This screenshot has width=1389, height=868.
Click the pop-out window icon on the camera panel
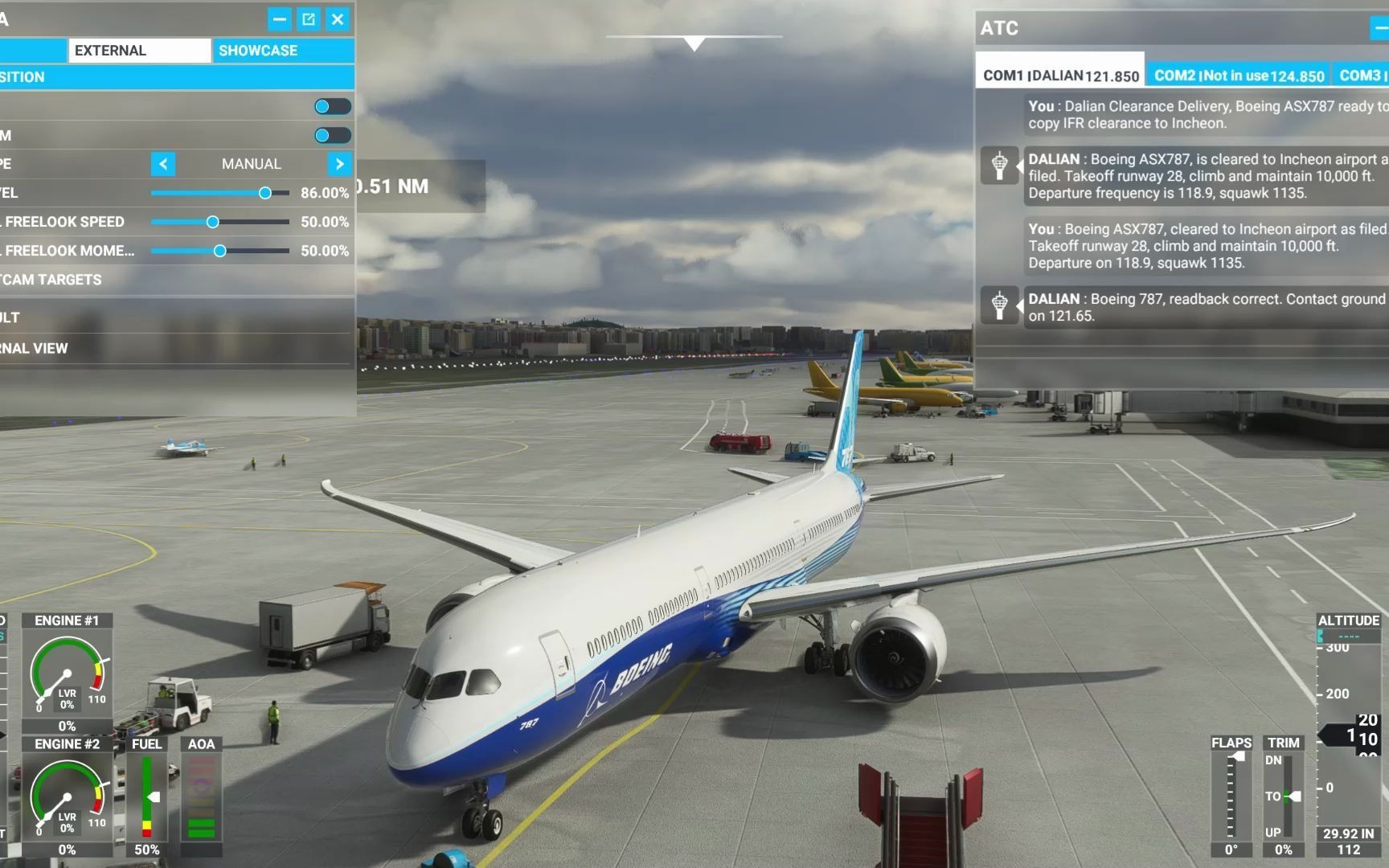coord(309,20)
